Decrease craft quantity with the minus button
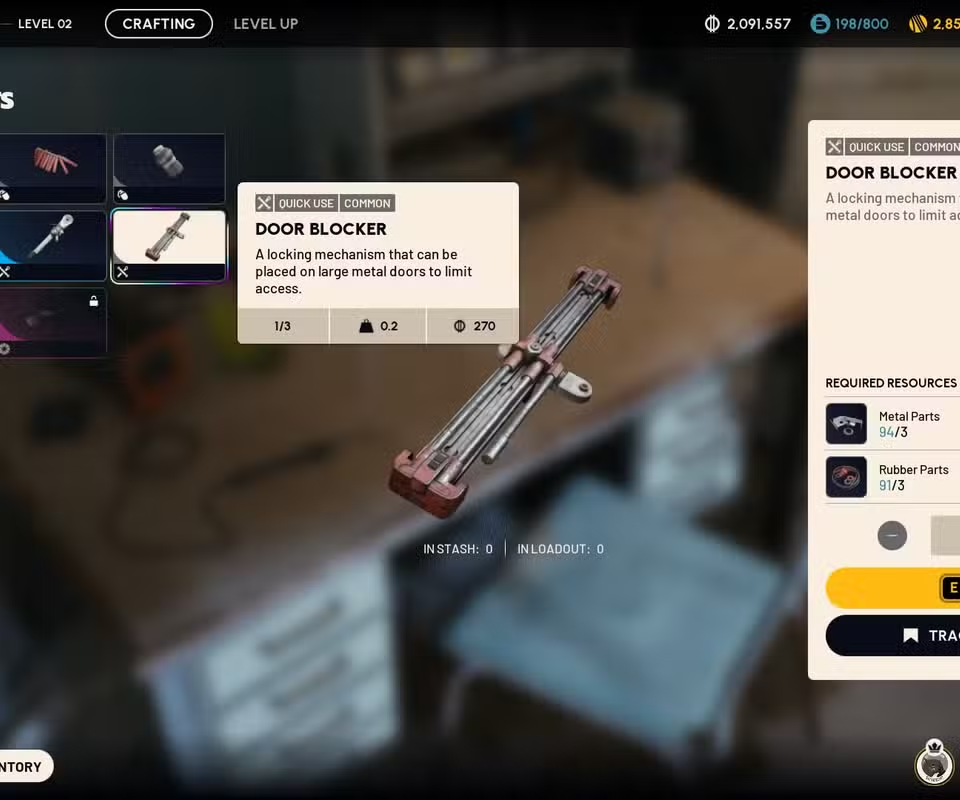The image size is (960, 800). click(x=892, y=535)
